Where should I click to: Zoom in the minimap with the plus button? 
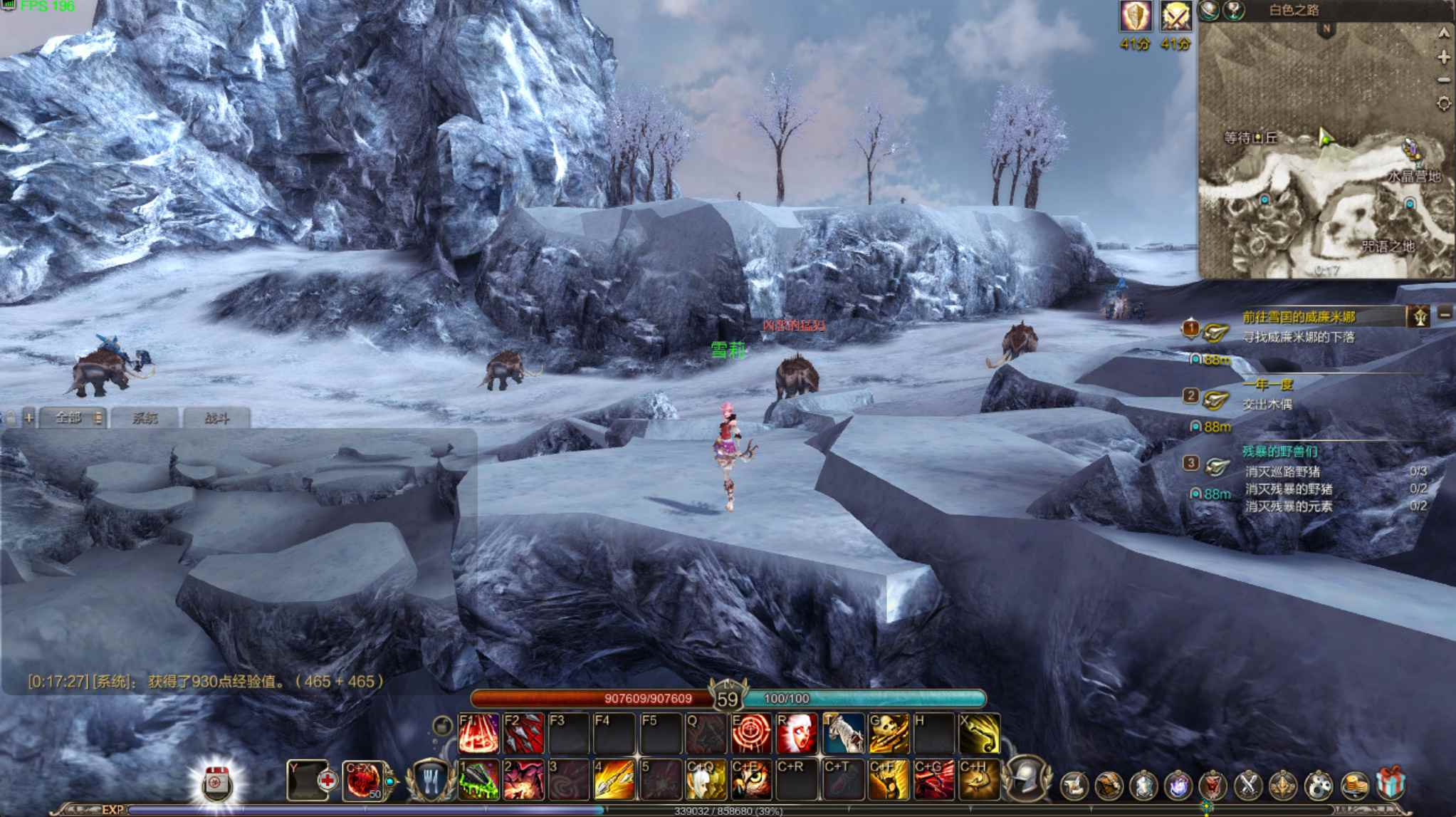pyautogui.click(x=1443, y=58)
